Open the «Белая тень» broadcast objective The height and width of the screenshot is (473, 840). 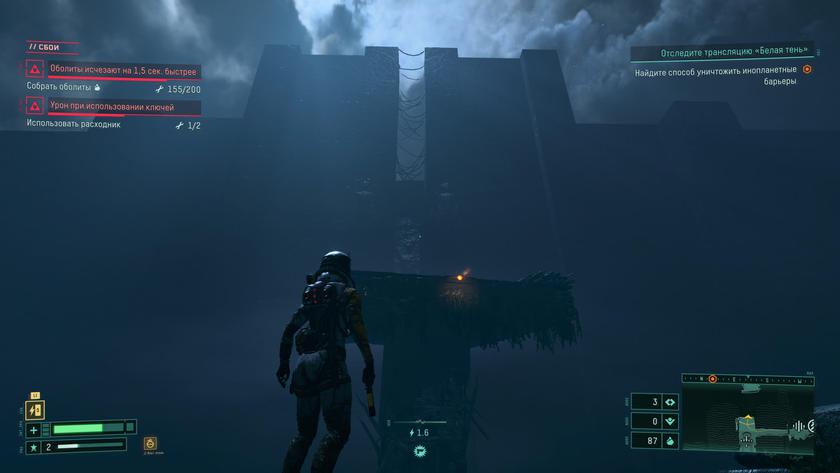(x=733, y=51)
